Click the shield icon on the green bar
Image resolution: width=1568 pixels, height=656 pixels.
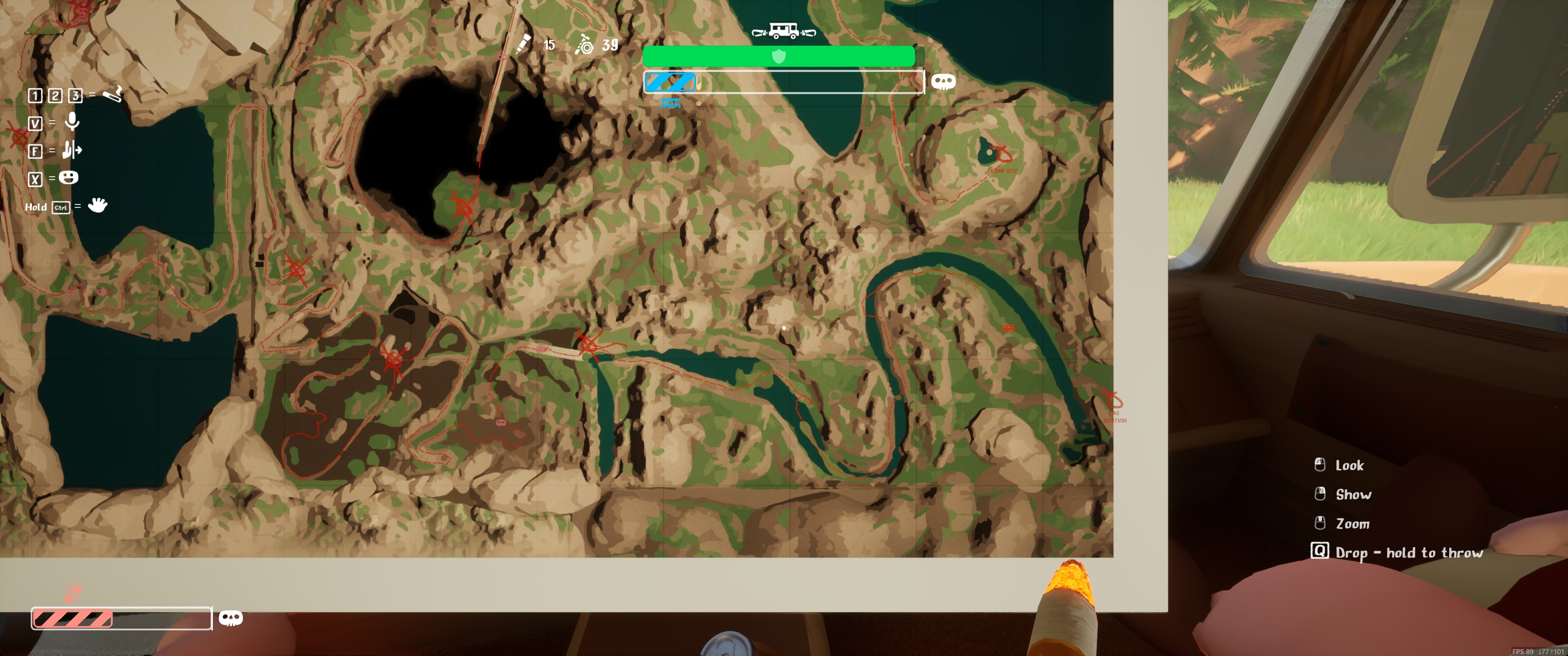tap(779, 56)
